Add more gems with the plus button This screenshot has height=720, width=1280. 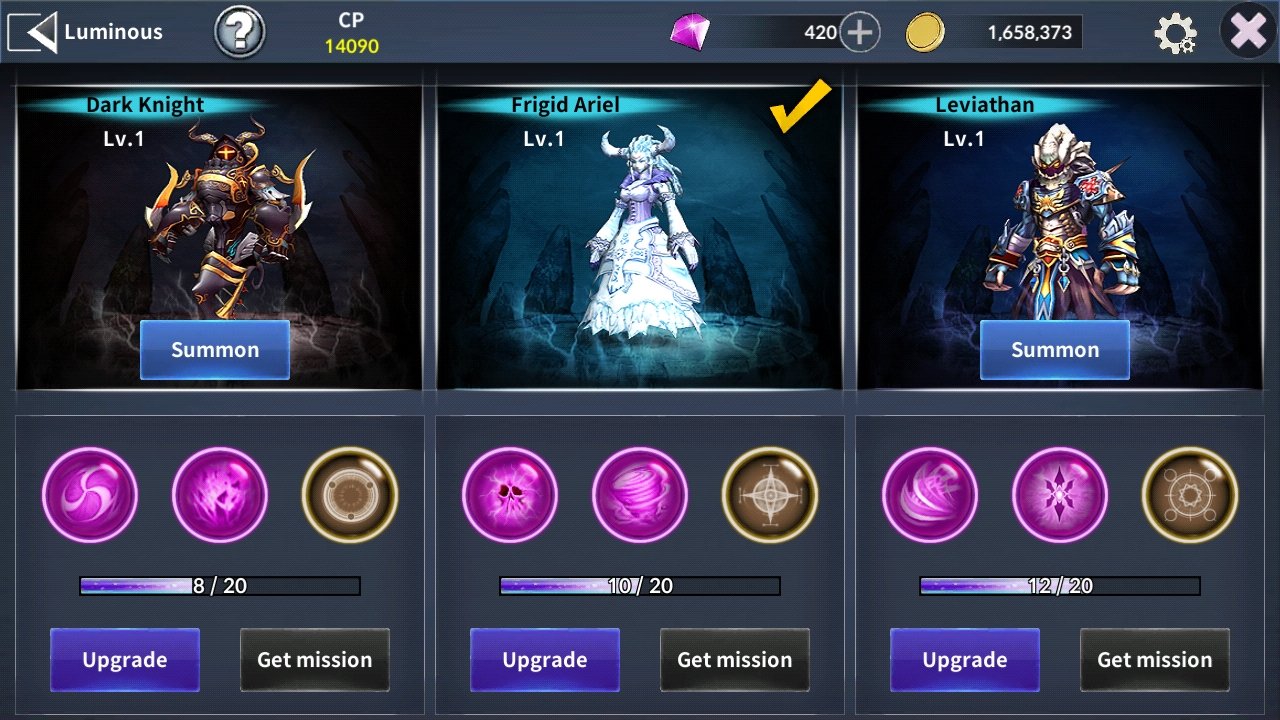click(x=859, y=33)
